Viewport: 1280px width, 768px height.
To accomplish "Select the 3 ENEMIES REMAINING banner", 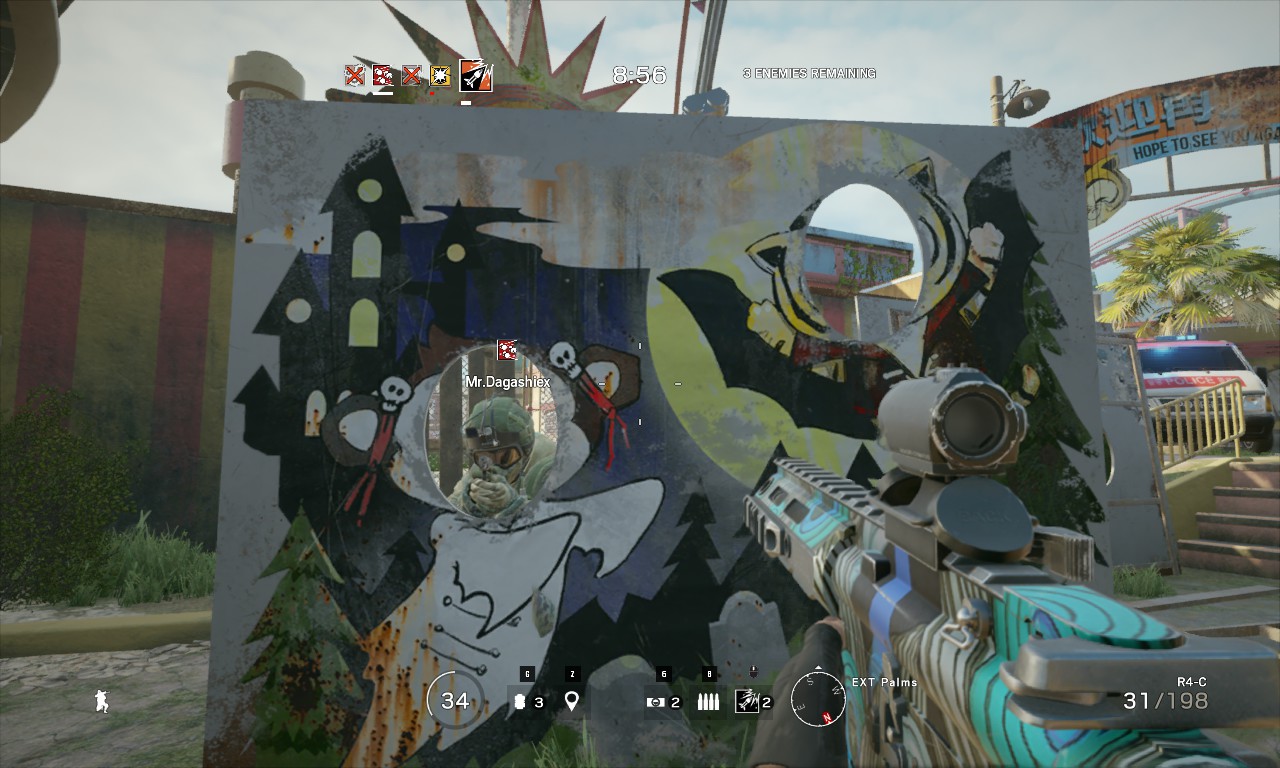I will pyautogui.click(x=810, y=73).
